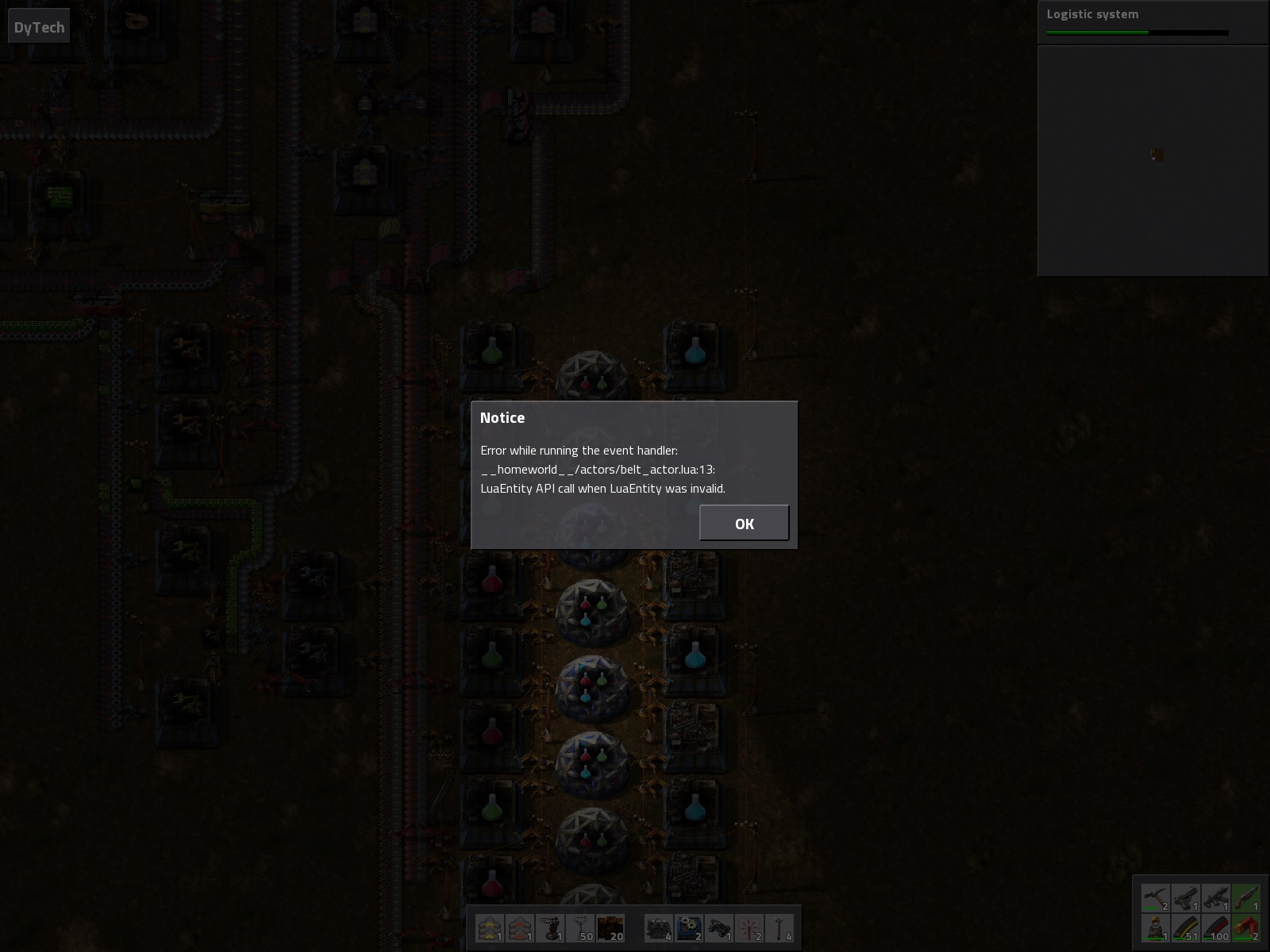
Task: Click the minimap panel
Action: [1153, 160]
